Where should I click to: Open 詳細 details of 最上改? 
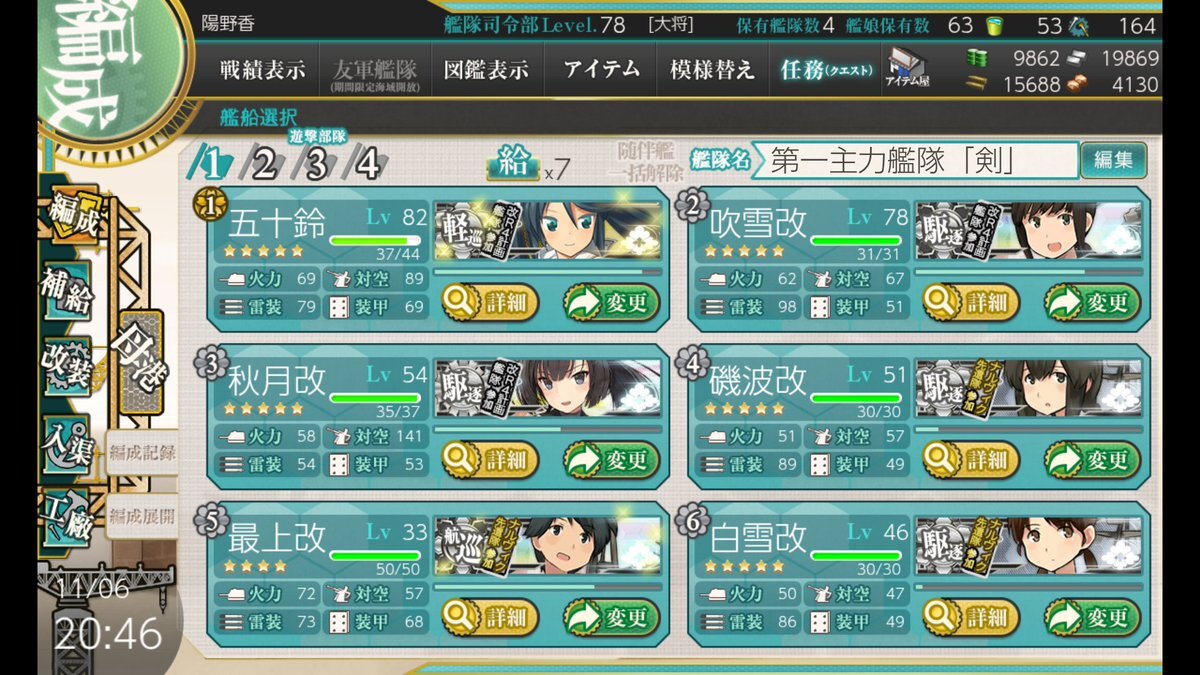coord(490,616)
